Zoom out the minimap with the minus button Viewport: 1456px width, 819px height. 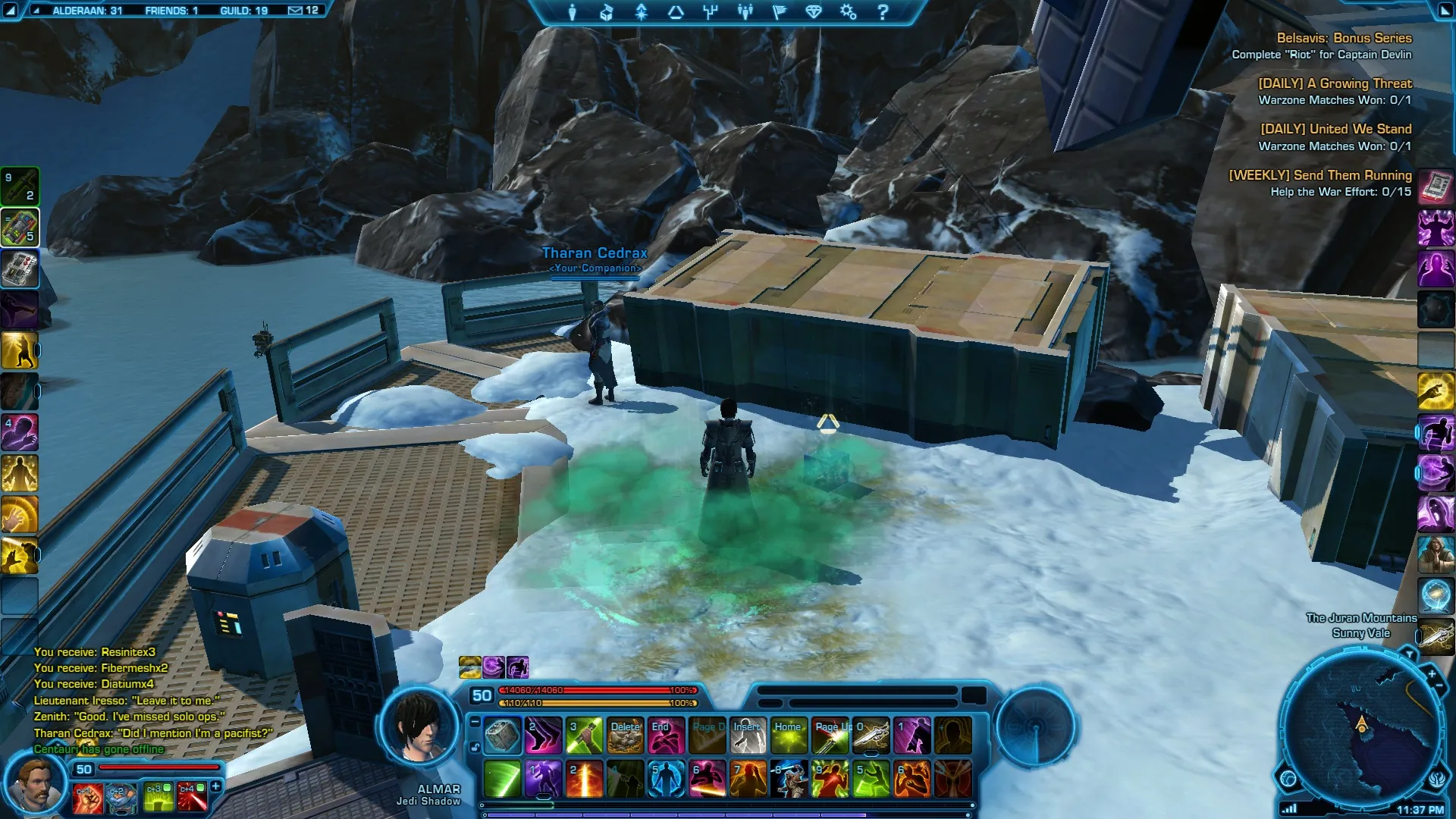pyautogui.click(x=1439, y=686)
